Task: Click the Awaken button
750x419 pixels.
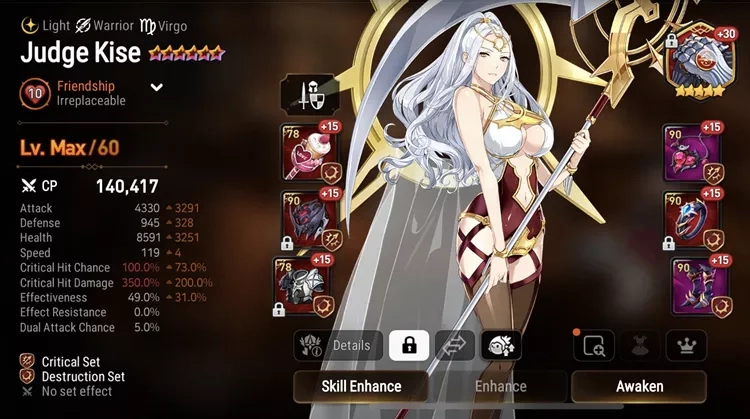Action: tap(638, 386)
